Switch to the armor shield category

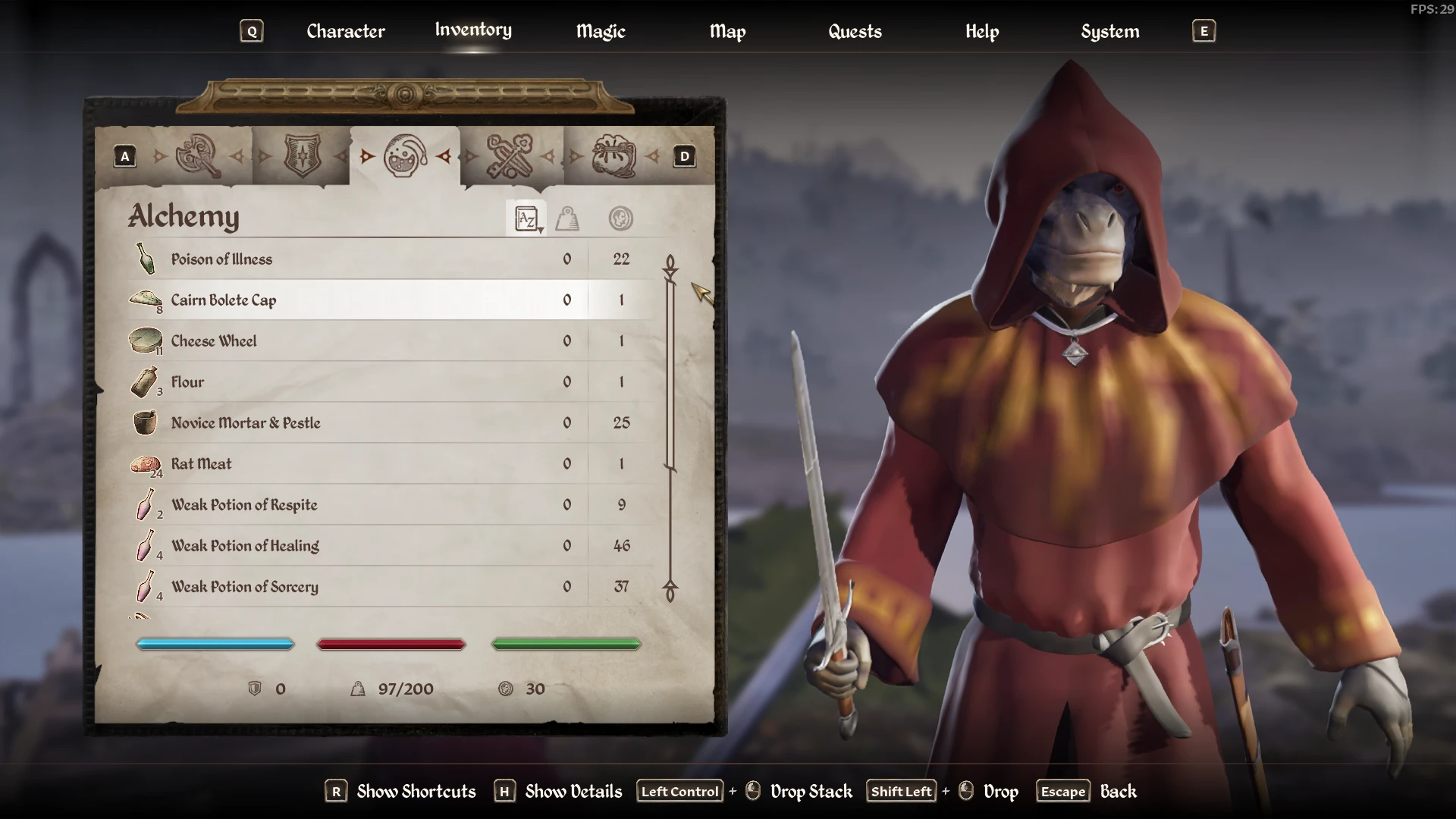click(302, 156)
